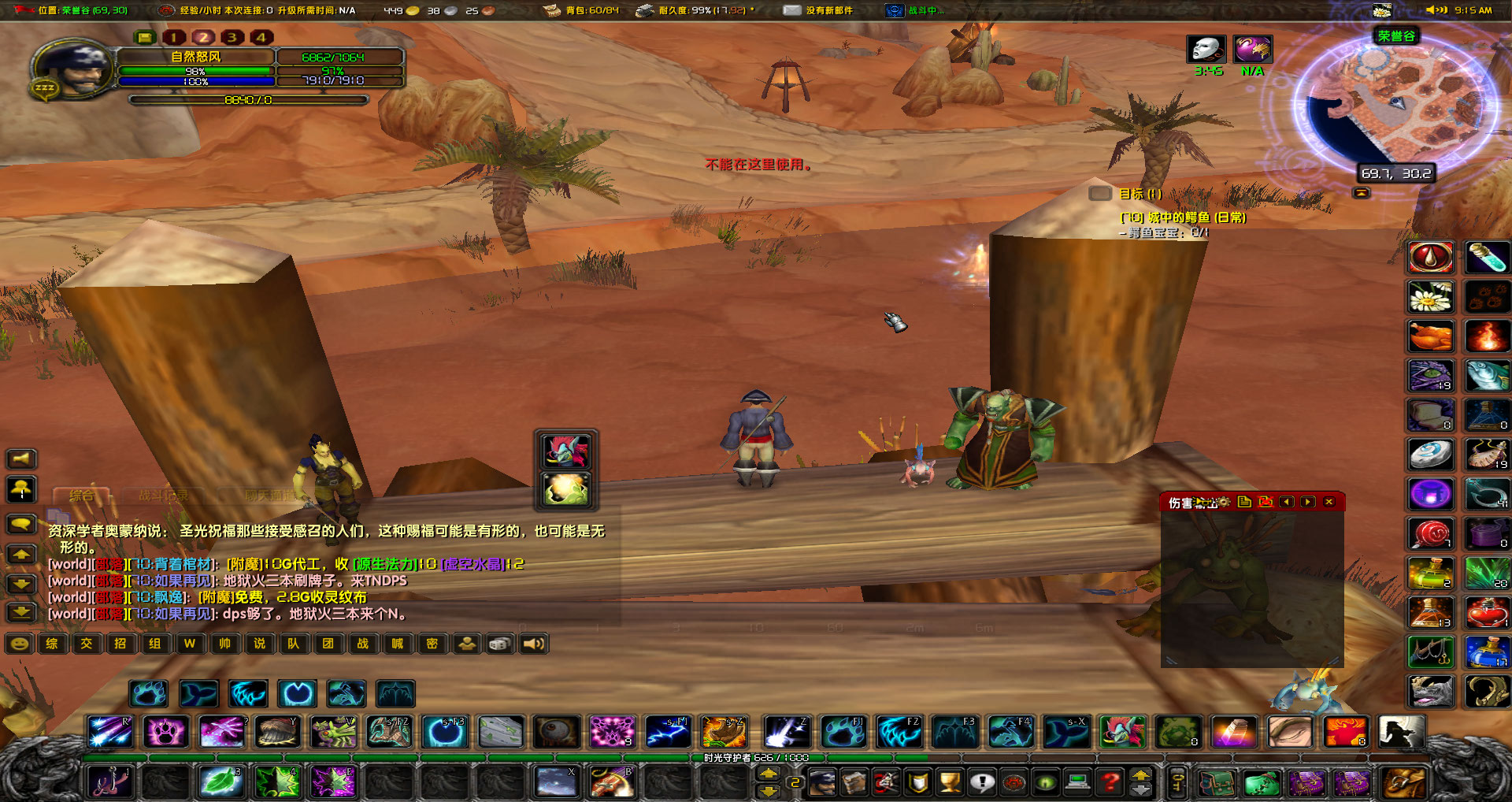Click the 时光守护者 experience progress bar
Screen dimensions: 1512x802
[756, 757]
